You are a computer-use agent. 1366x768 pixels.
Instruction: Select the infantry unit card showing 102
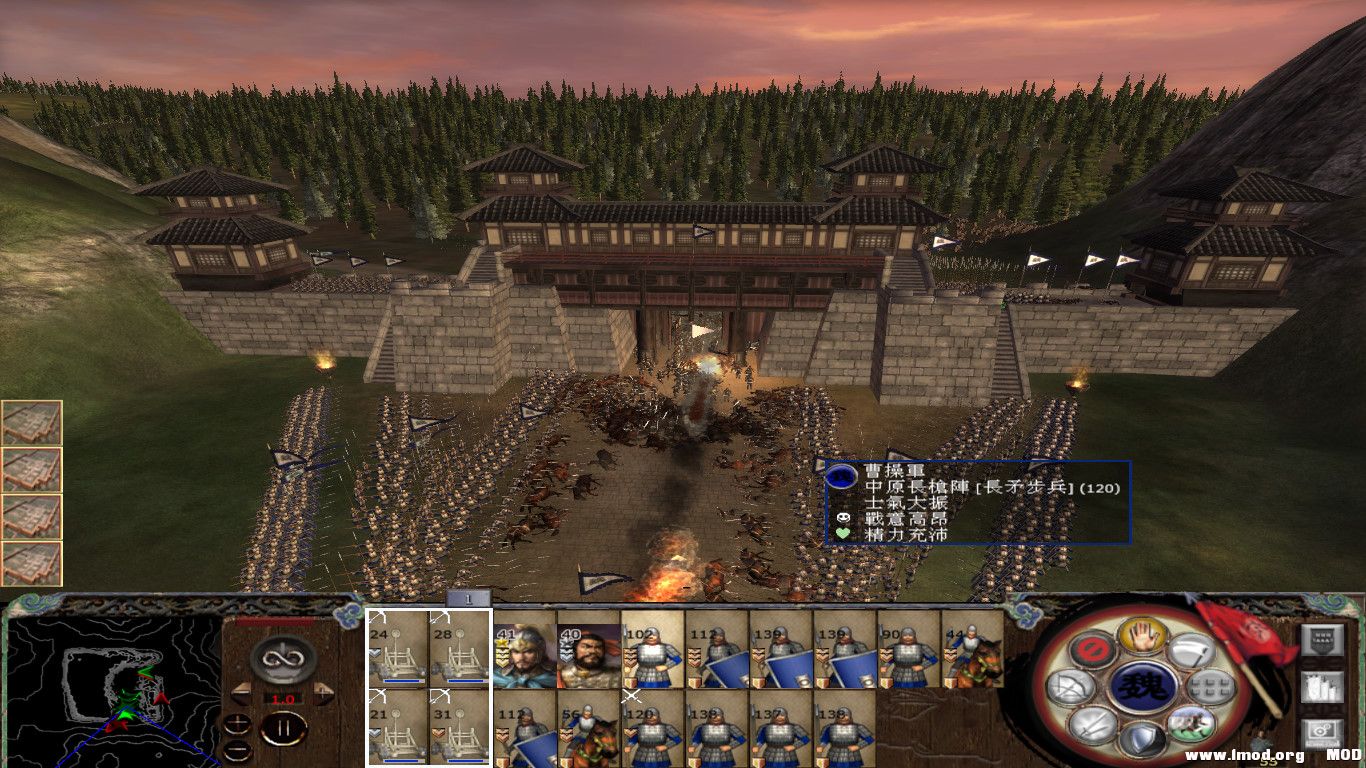coord(652,650)
